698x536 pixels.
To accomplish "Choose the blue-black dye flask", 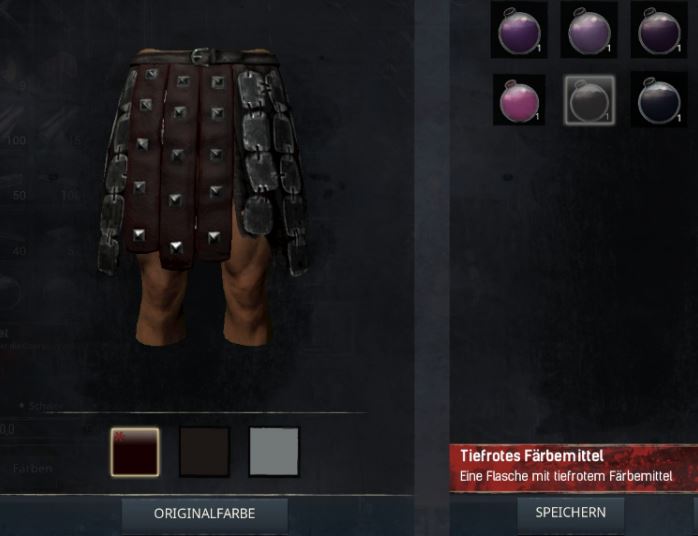I will (658, 100).
